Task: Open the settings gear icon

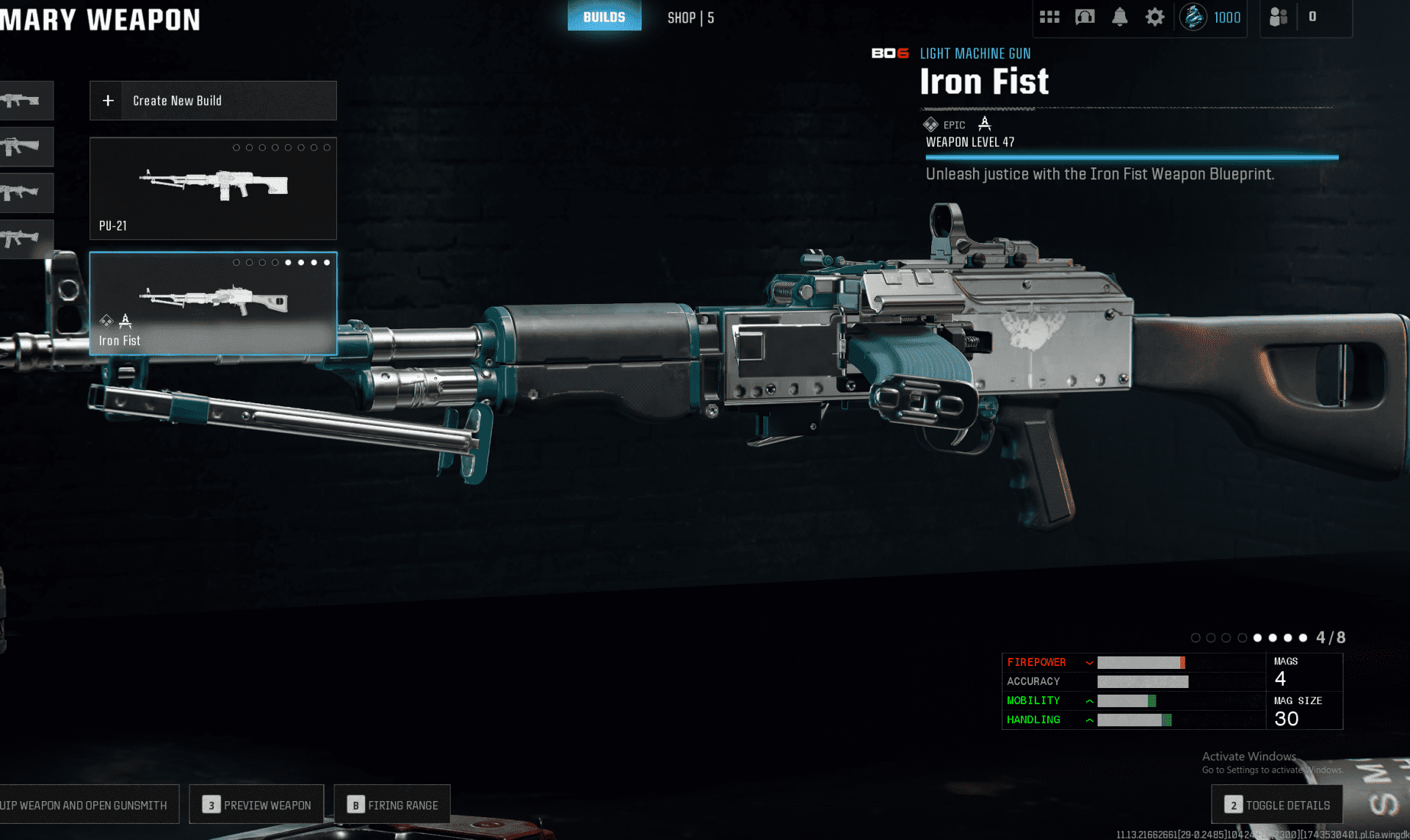Action: pyautogui.click(x=1154, y=17)
